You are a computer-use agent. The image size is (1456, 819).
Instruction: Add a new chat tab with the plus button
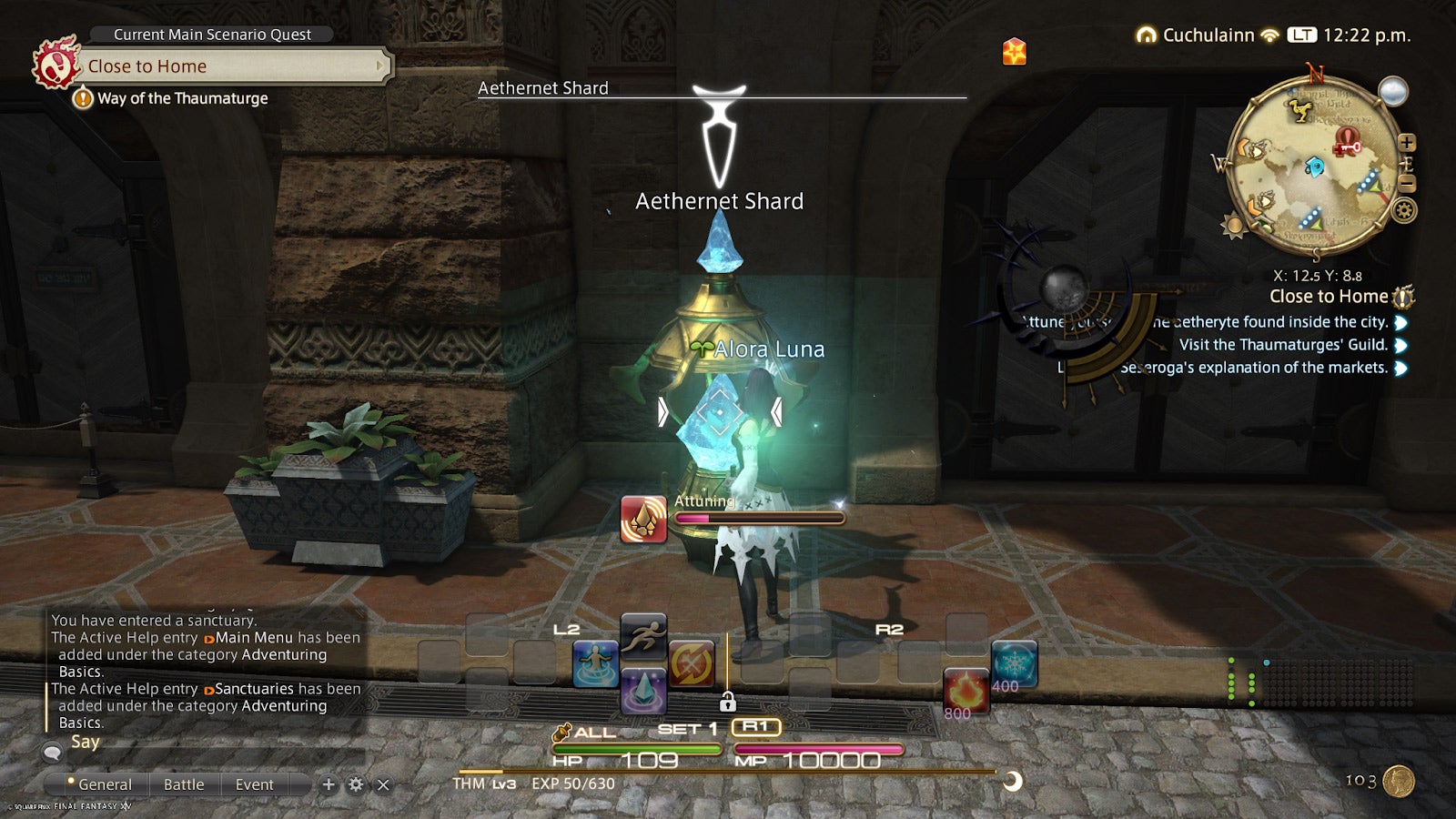[x=327, y=784]
